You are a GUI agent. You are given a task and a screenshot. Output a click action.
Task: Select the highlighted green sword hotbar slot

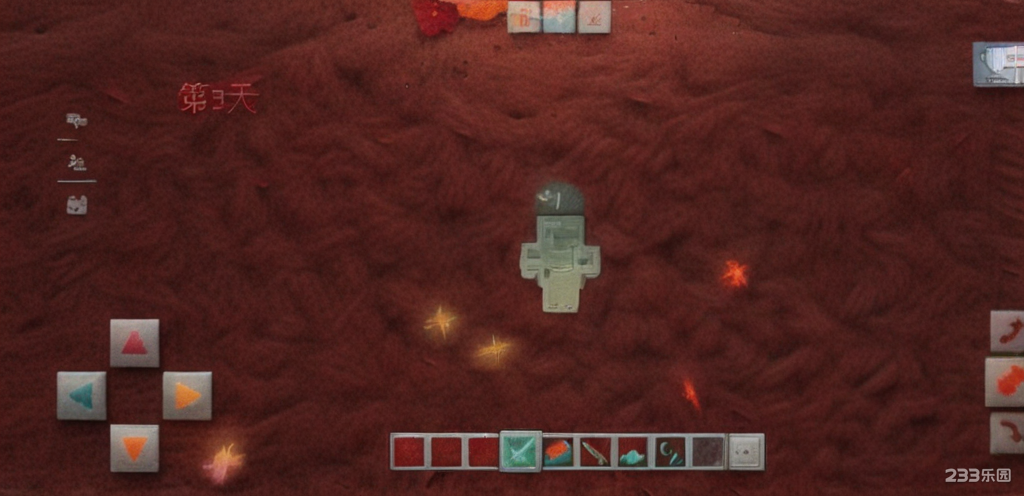(520, 451)
